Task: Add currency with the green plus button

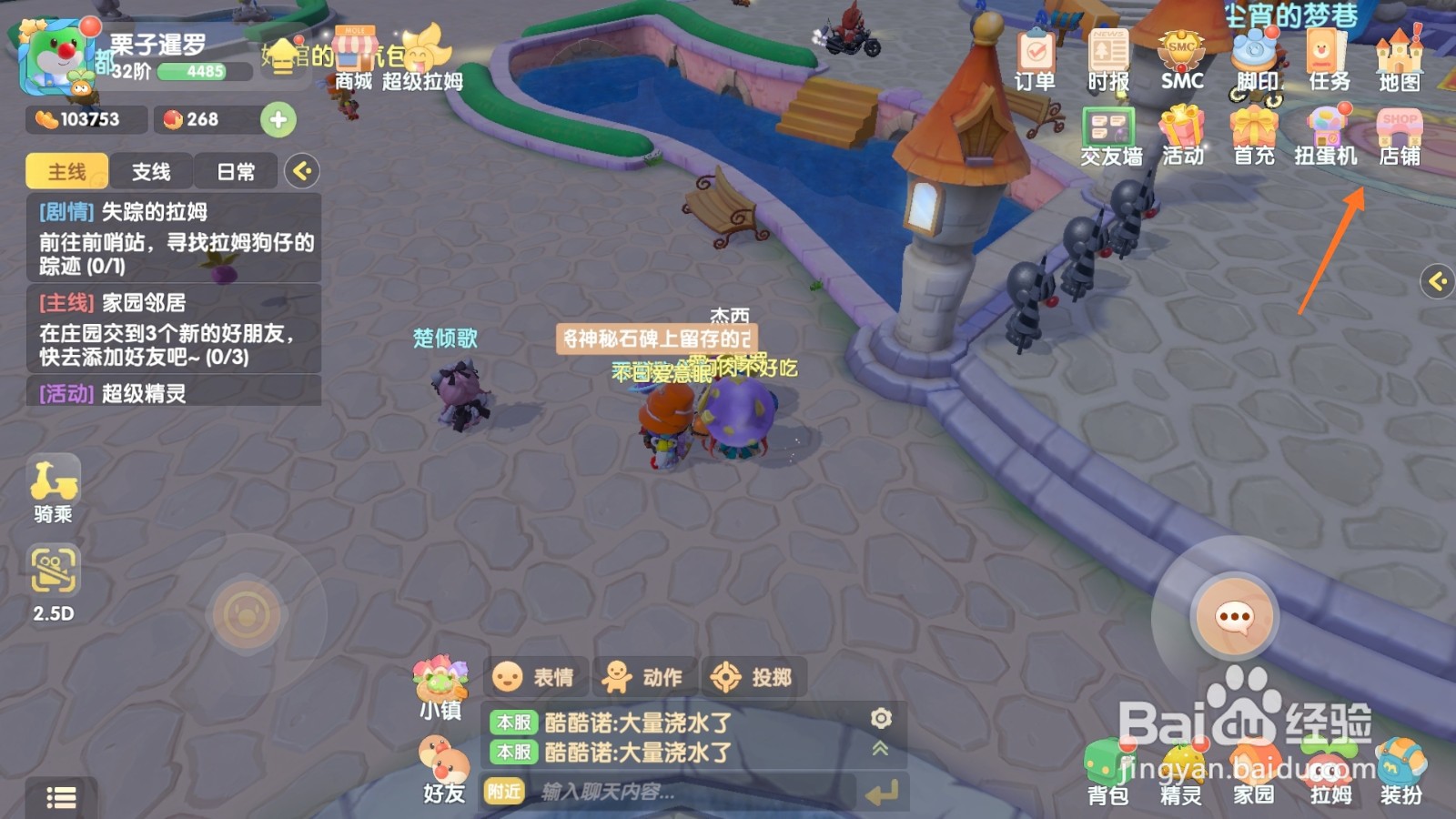Action: pos(280,119)
